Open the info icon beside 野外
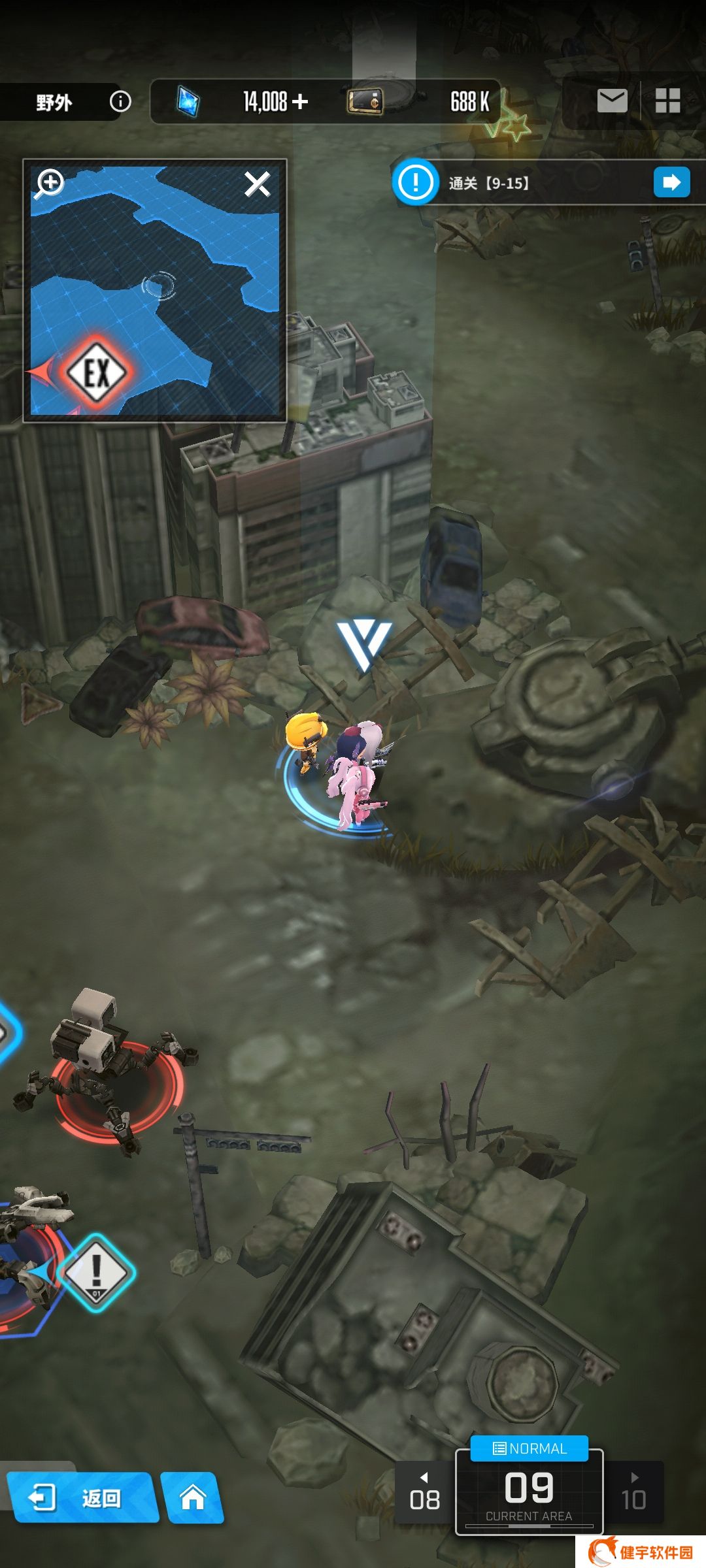The width and height of the screenshot is (706, 1568). 120,101
